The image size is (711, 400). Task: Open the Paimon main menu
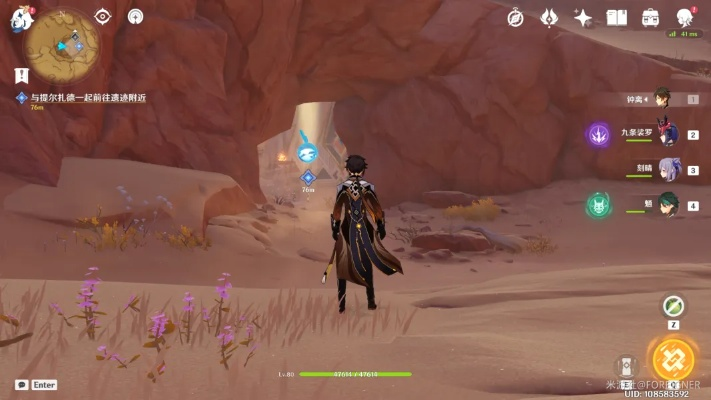pos(22,17)
